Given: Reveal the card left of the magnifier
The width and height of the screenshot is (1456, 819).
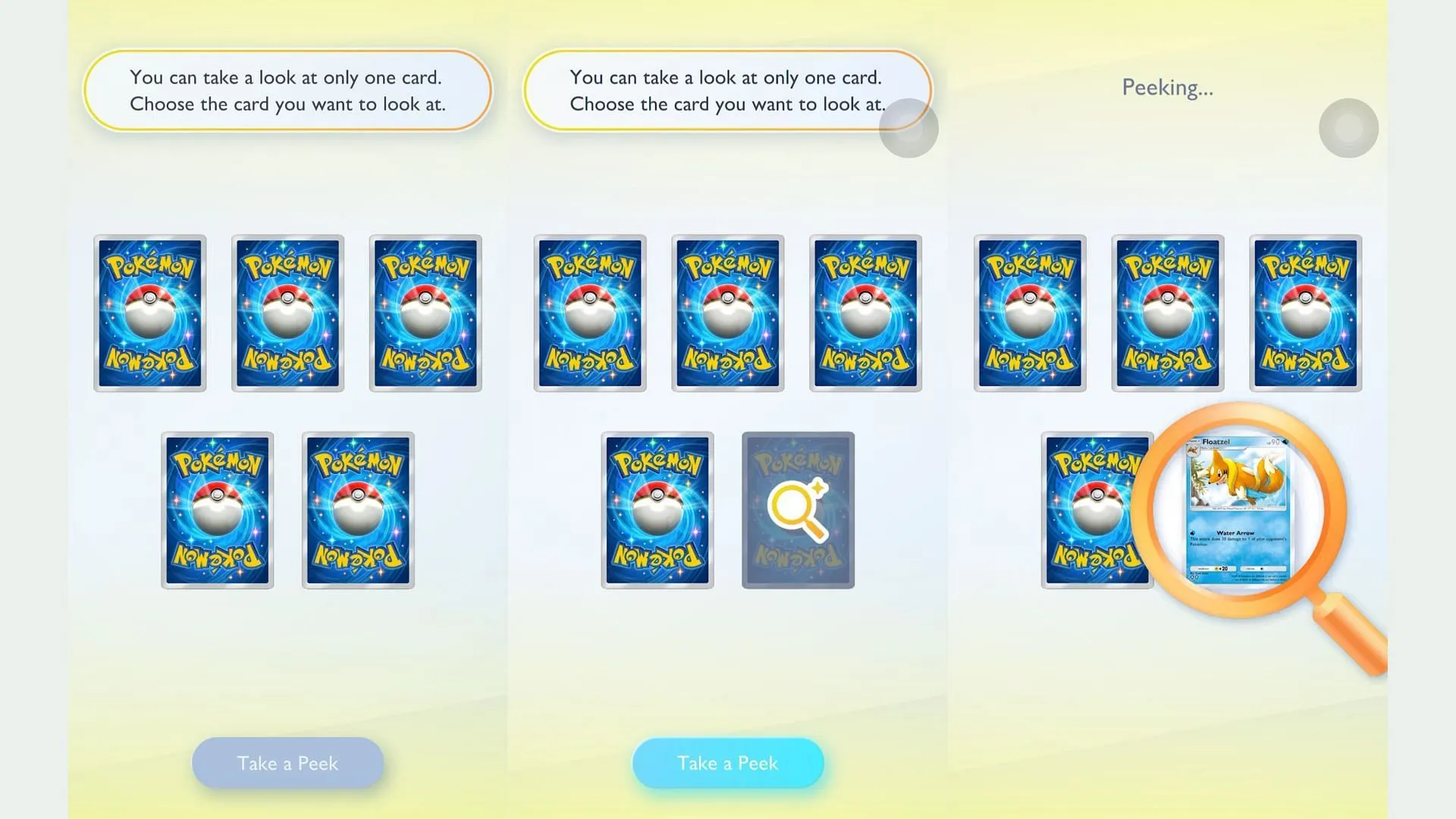Looking at the screenshot, I should coord(1098,510).
